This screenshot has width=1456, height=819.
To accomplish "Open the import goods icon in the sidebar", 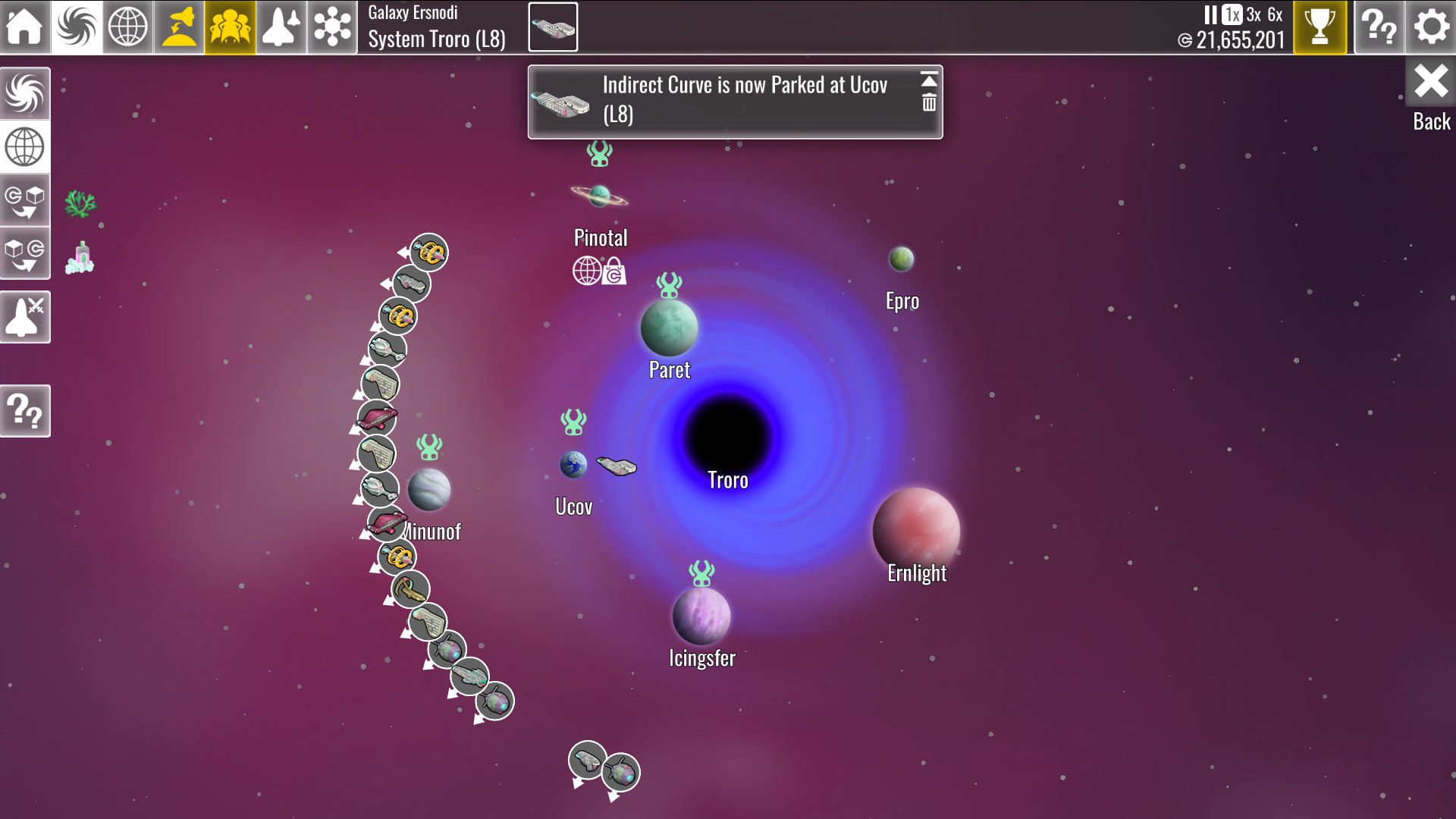I will 26,200.
